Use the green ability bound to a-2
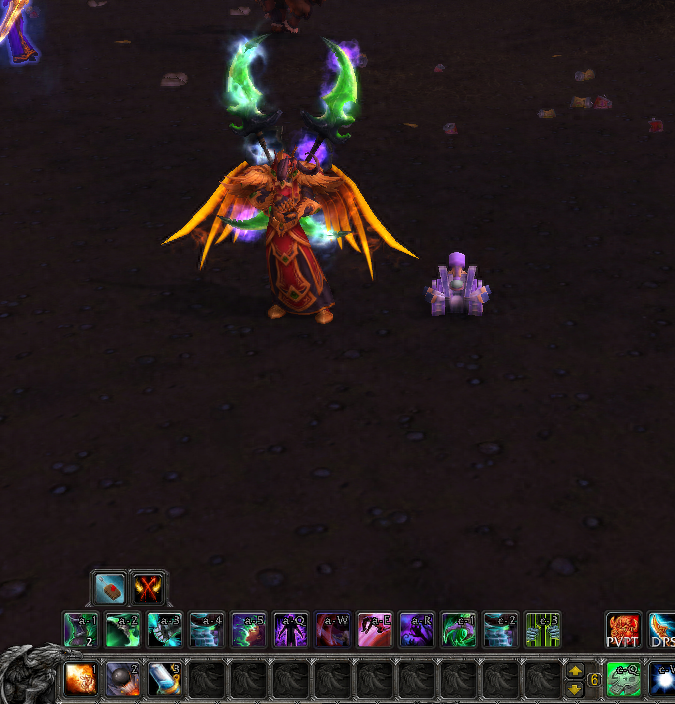The image size is (675, 704). pyautogui.click(x=123, y=630)
